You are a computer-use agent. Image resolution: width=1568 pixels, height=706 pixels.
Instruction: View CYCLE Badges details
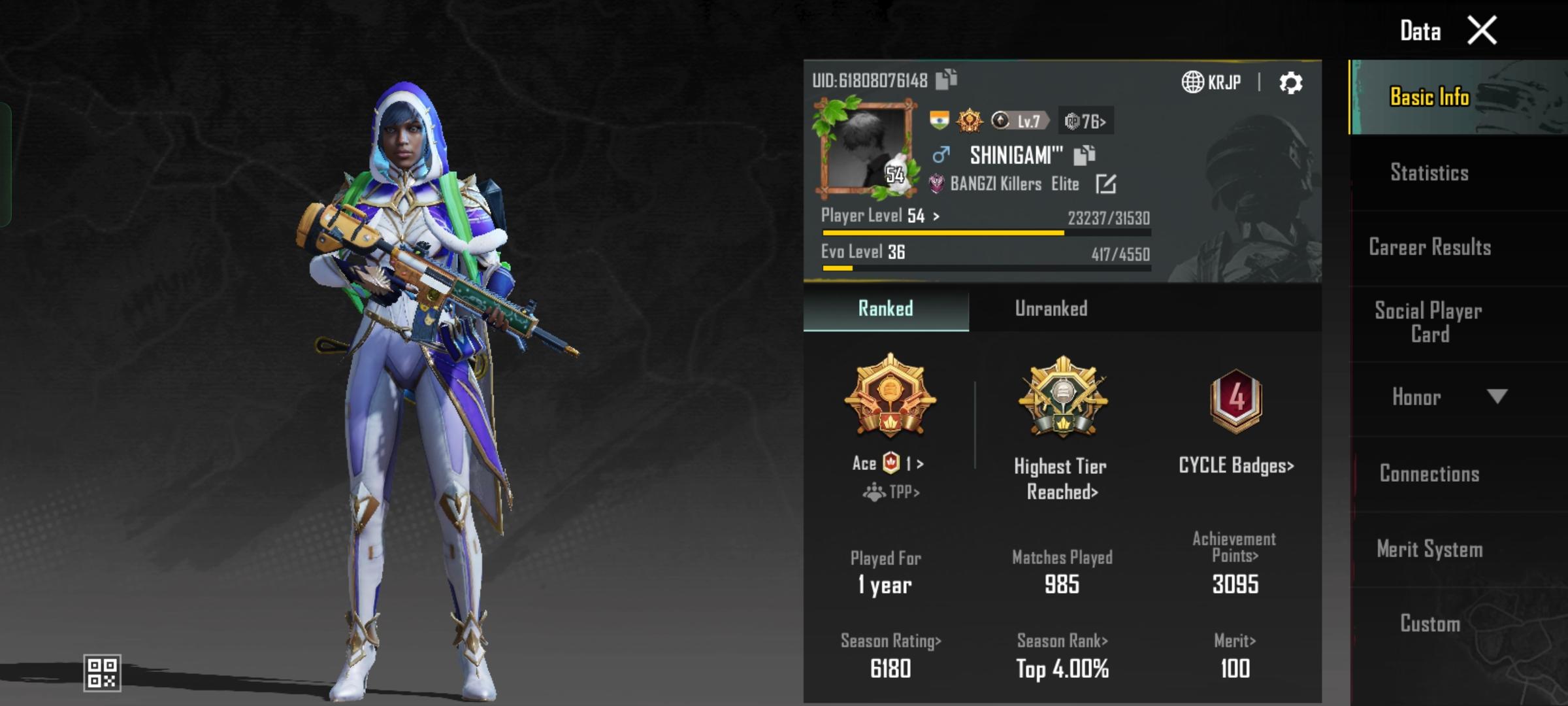click(x=1235, y=465)
